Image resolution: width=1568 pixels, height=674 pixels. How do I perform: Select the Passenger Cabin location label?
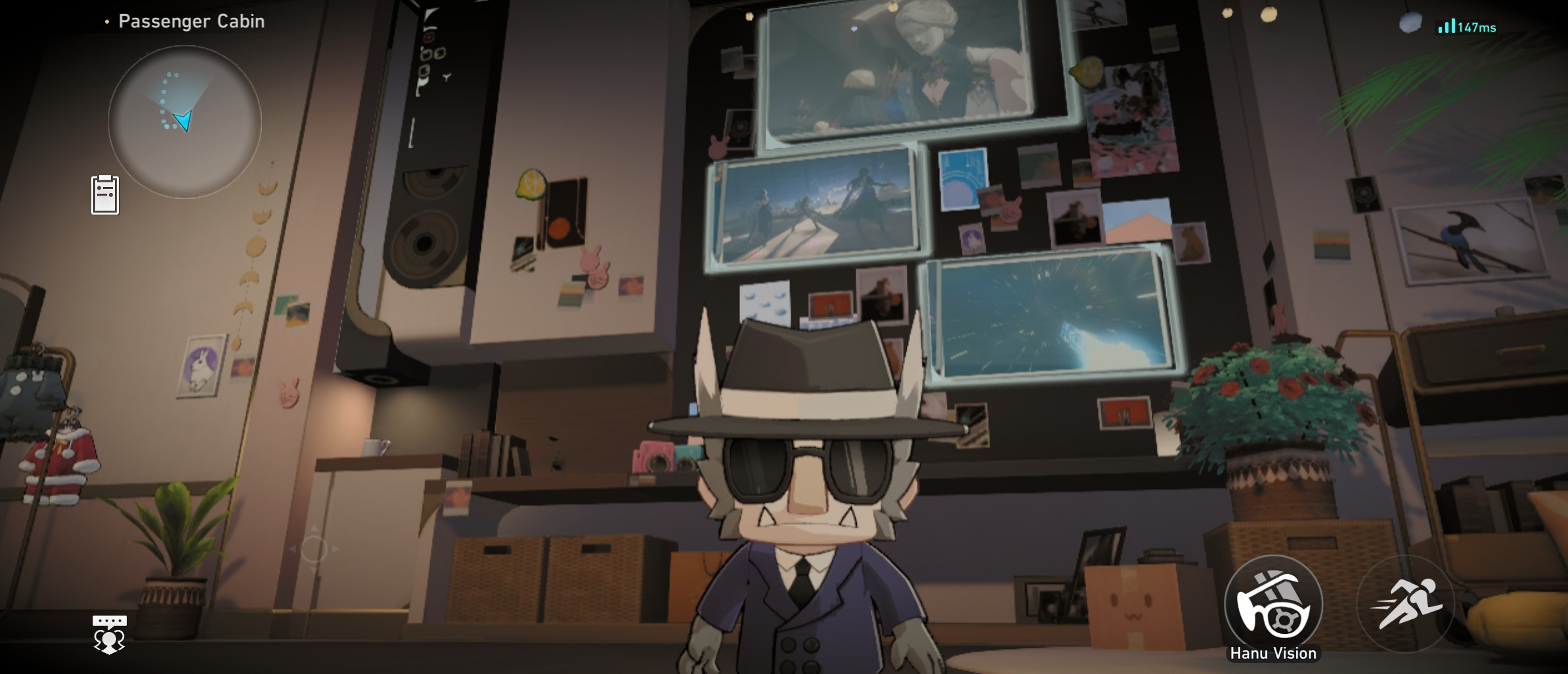pyautogui.click(x=191, y=20)
